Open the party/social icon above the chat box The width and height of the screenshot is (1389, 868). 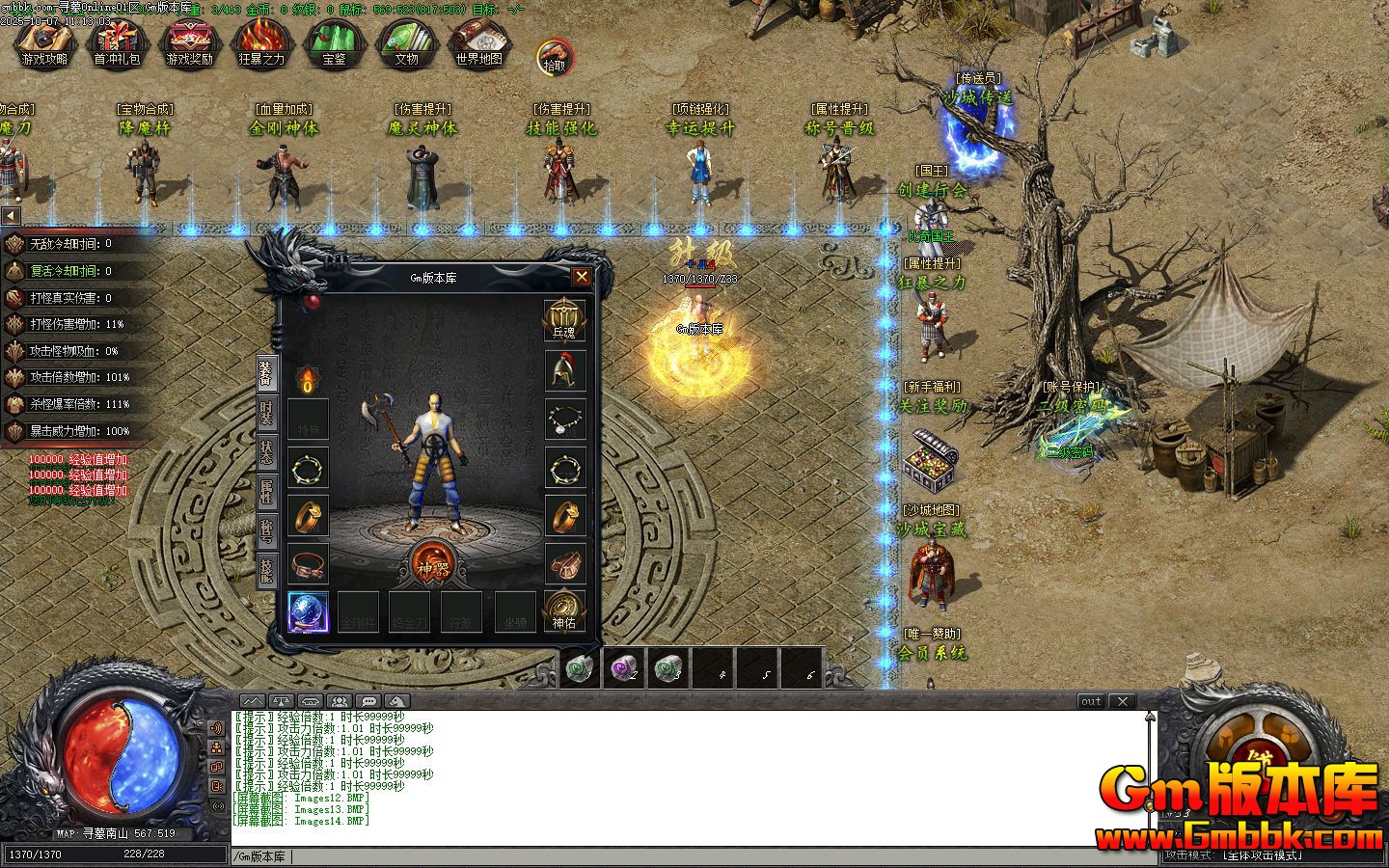(339, 701)
